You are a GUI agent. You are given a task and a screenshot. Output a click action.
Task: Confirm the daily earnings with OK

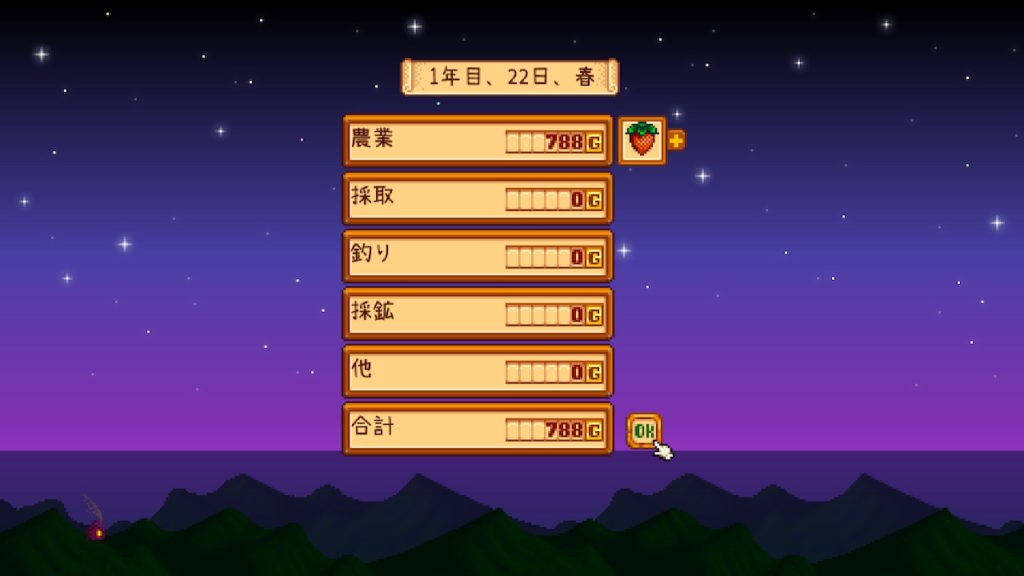point(644,430)
